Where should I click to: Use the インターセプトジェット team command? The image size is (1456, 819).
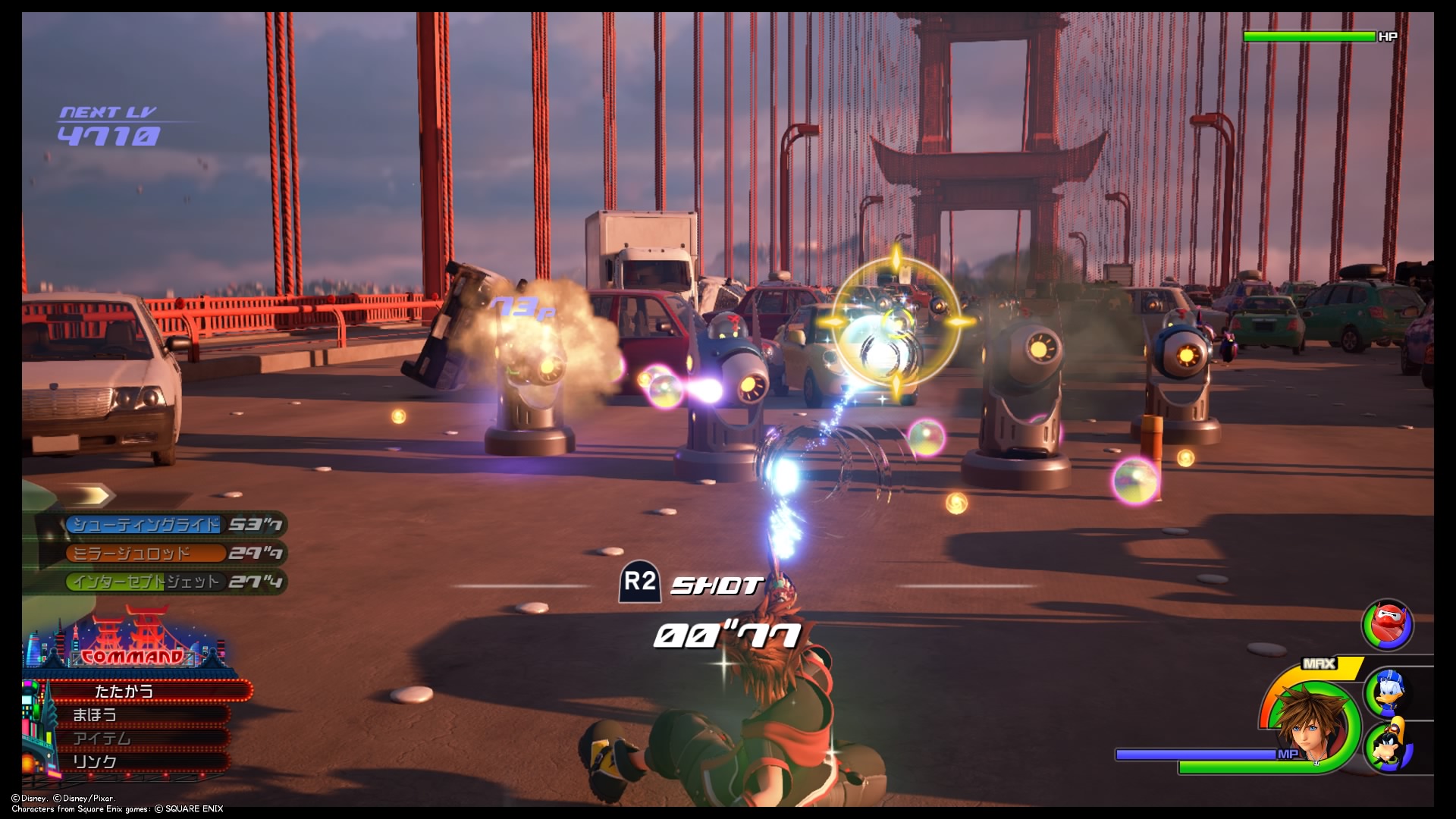[146, 582]
